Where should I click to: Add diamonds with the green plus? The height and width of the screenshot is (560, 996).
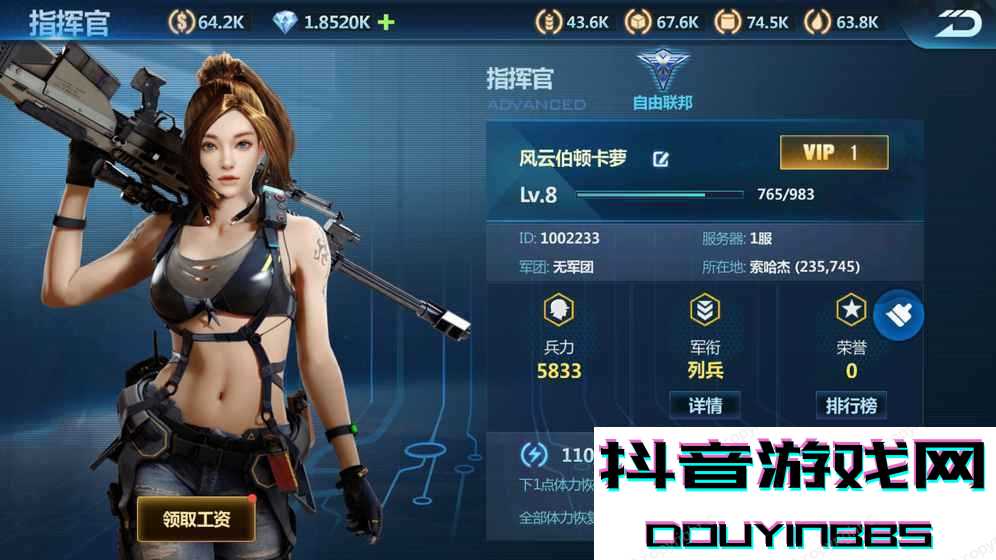click(x=386, y=21)
